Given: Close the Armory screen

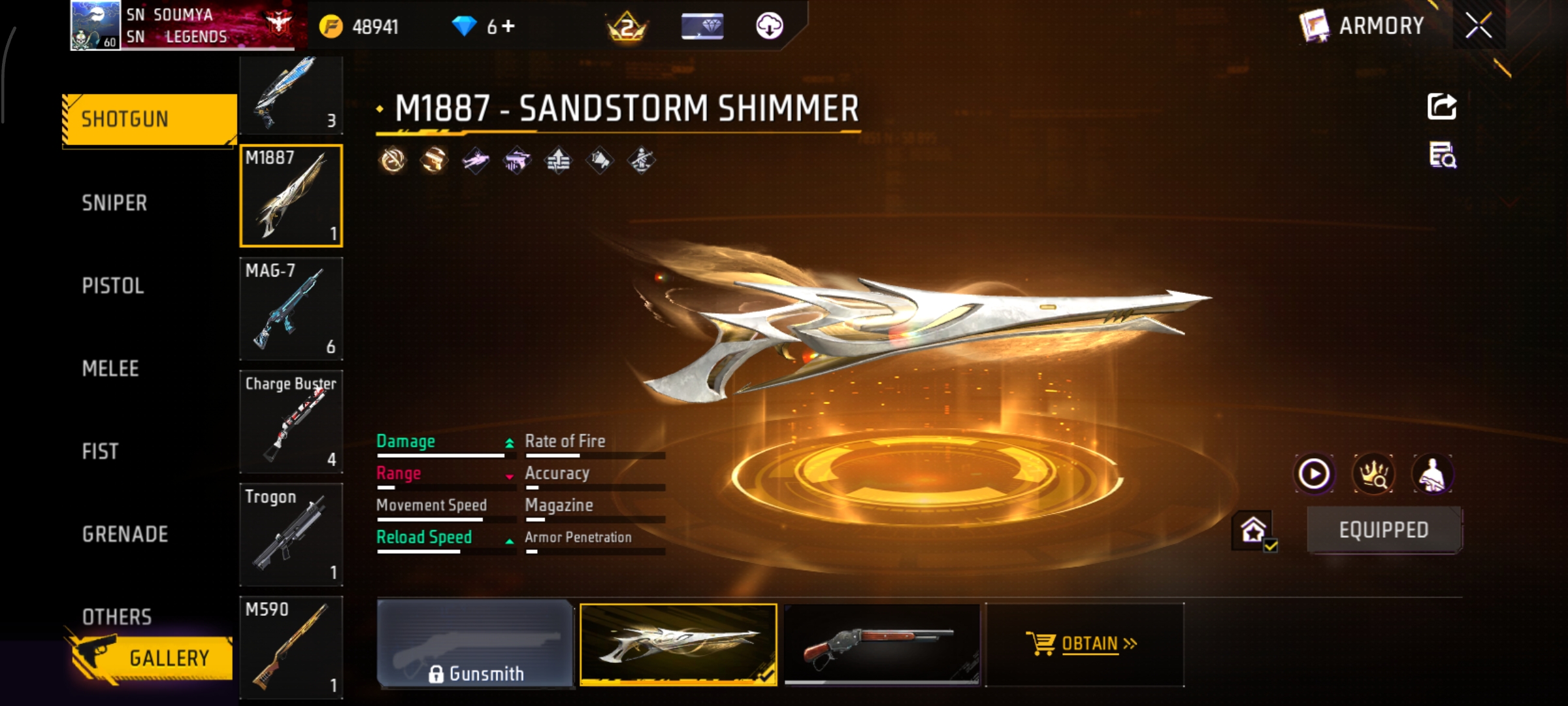Looking at the screenshot, I should click(1478, 25).
